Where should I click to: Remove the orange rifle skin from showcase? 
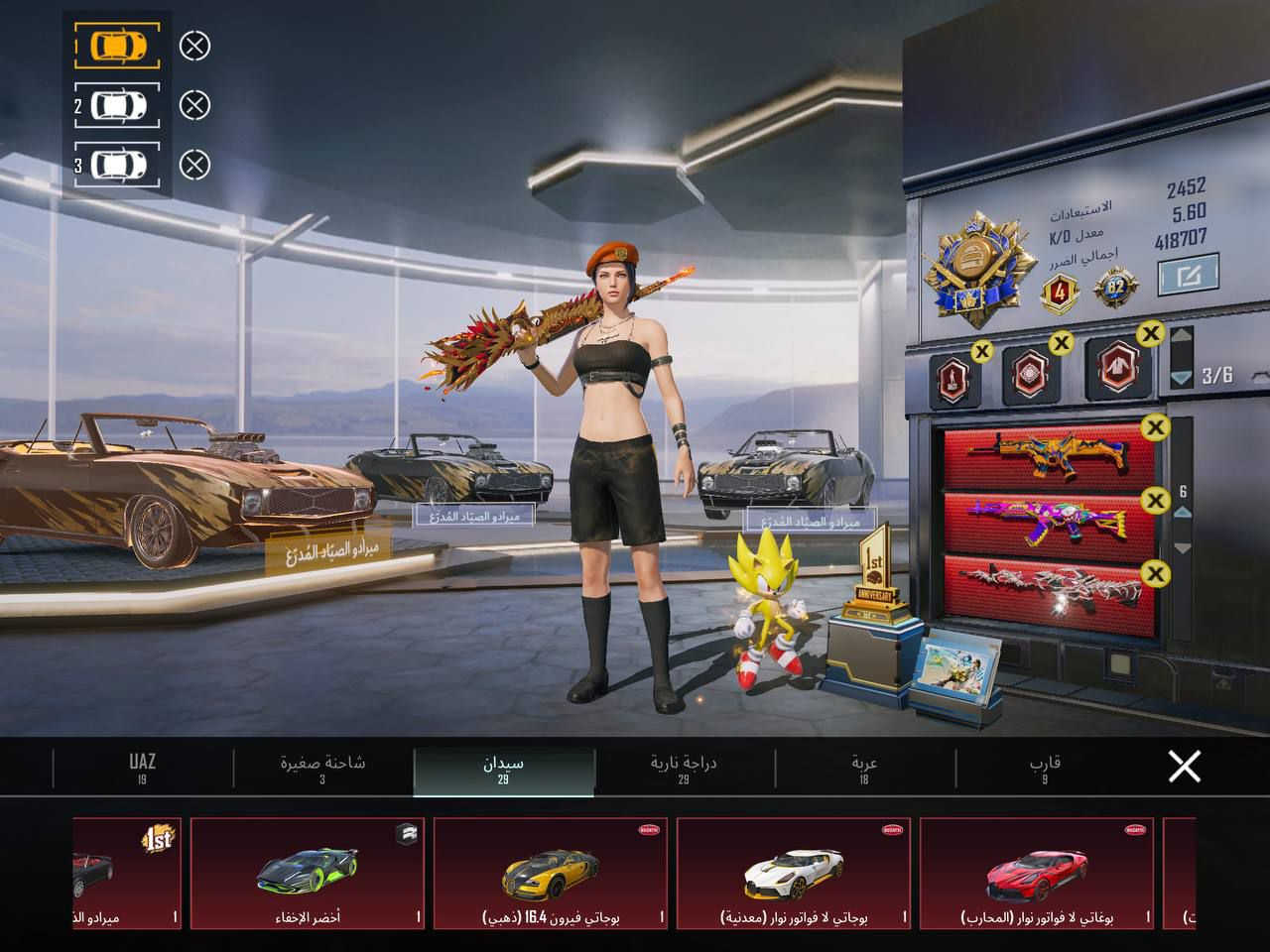[1155, 428]
